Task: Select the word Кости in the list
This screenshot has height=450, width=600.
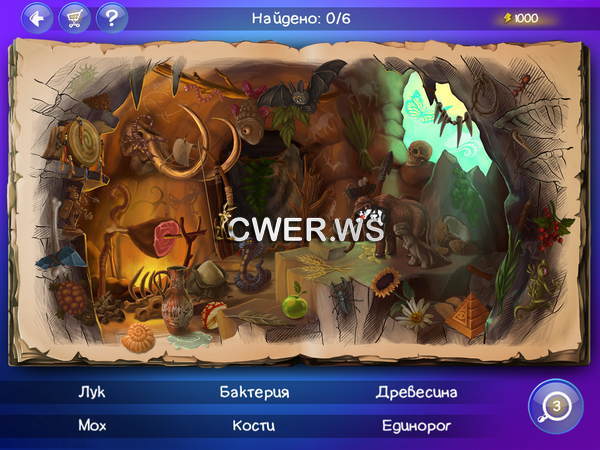Action: pos(254,425)
